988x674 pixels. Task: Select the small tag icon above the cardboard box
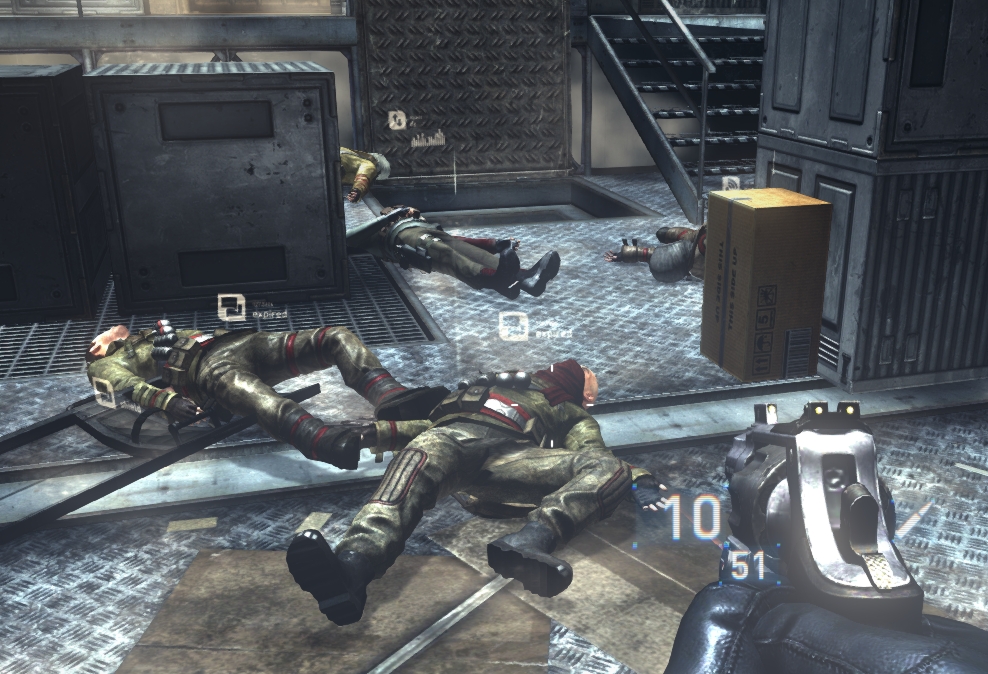pyautogui.click(x=731, y=183)
